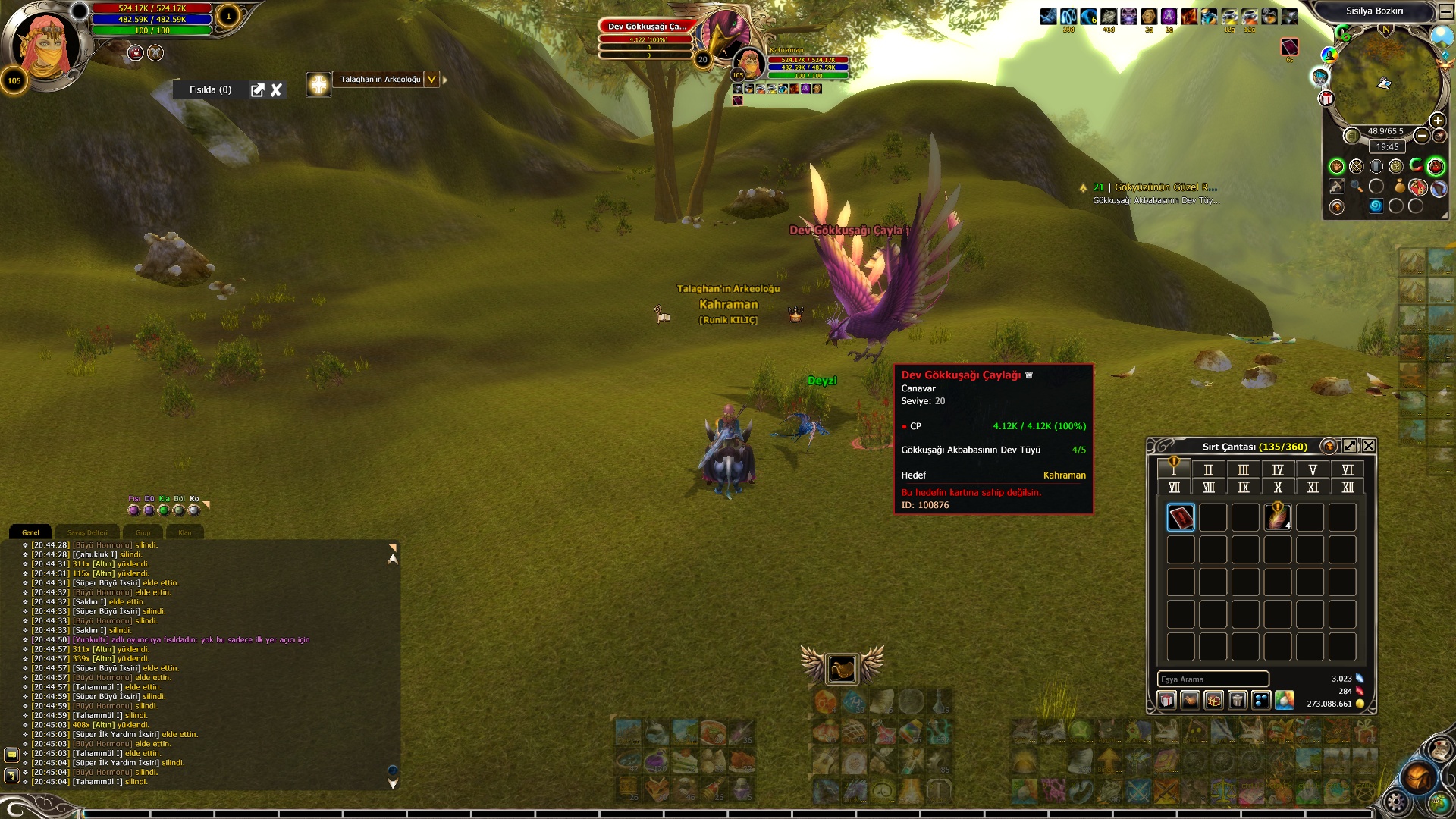Select the feather item in the backpack
The image size is (1456, 819).
click(x=1278, y=517)
